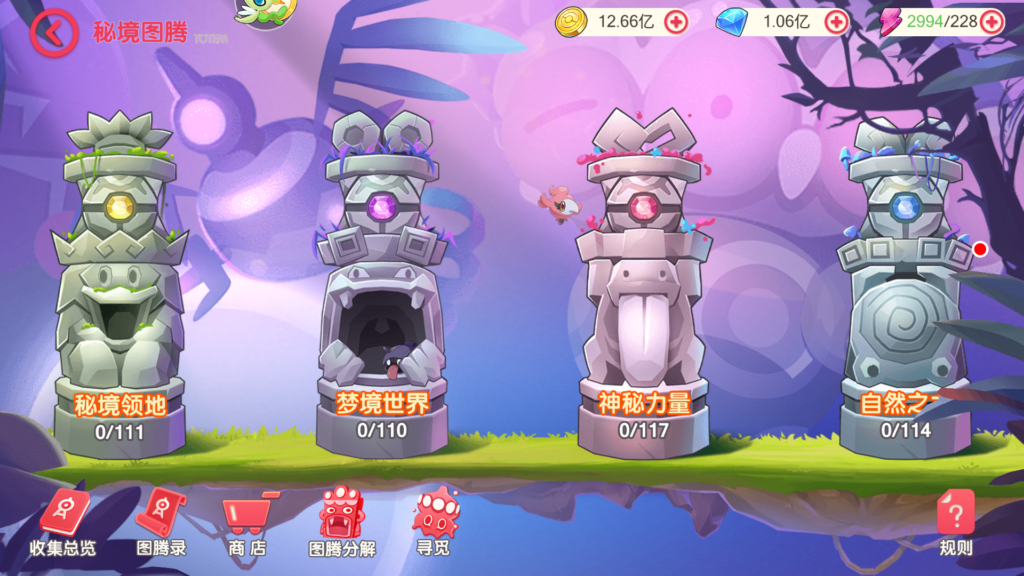
Task: Add more gold coins with plus button
Action: click(x=676, y=21)
